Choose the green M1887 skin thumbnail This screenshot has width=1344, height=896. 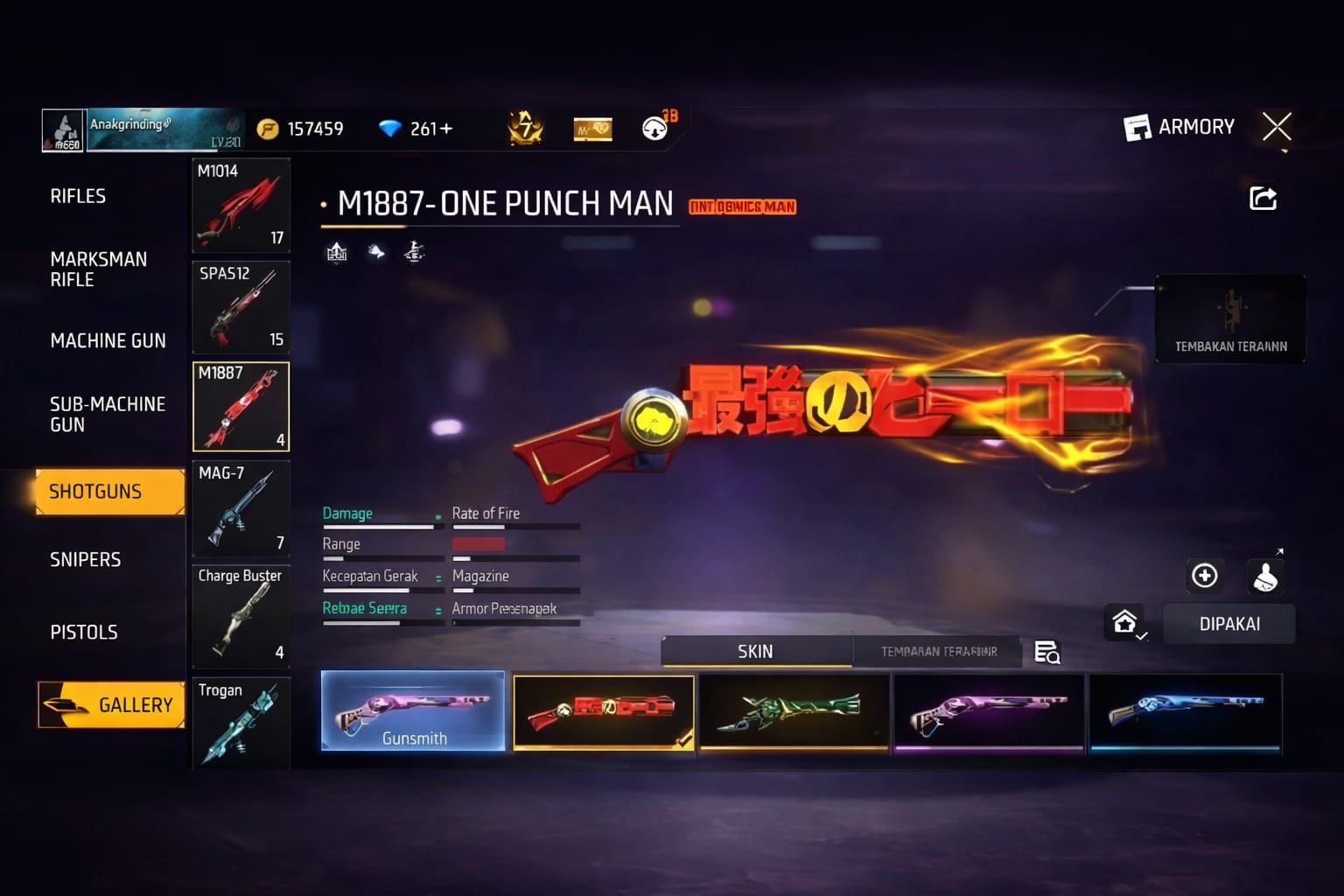point(794,711)
